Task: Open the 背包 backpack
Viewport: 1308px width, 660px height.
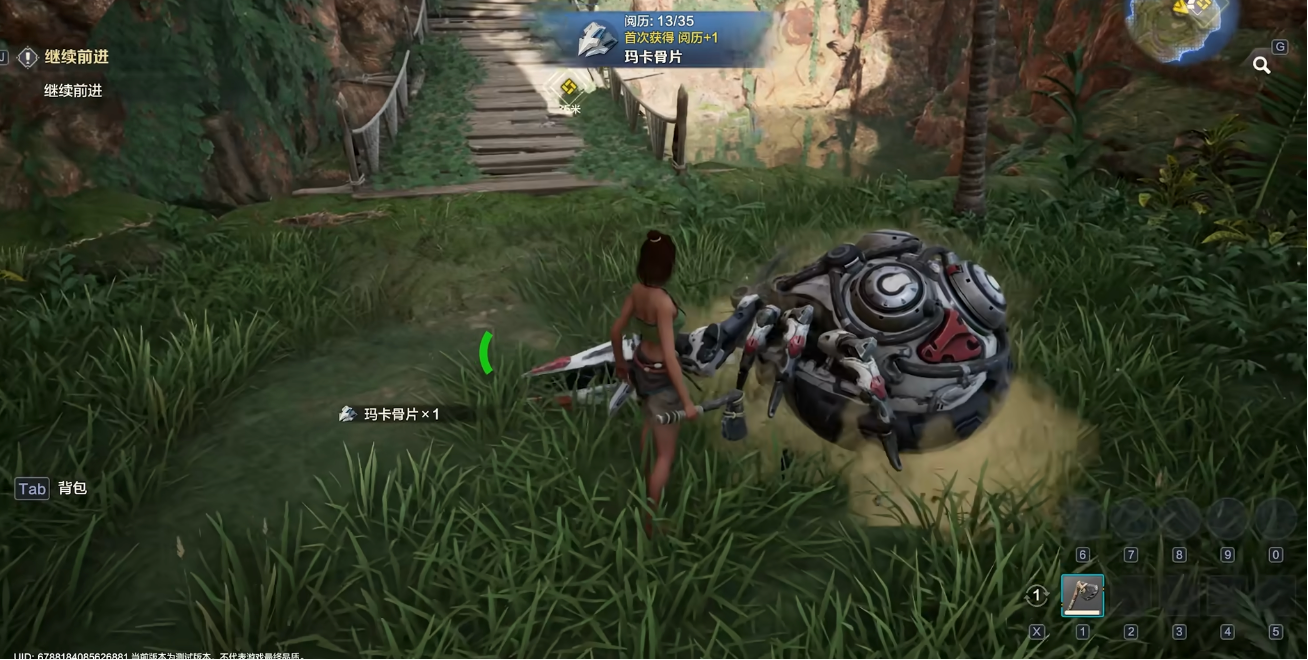Action: (x=52, y=489)
